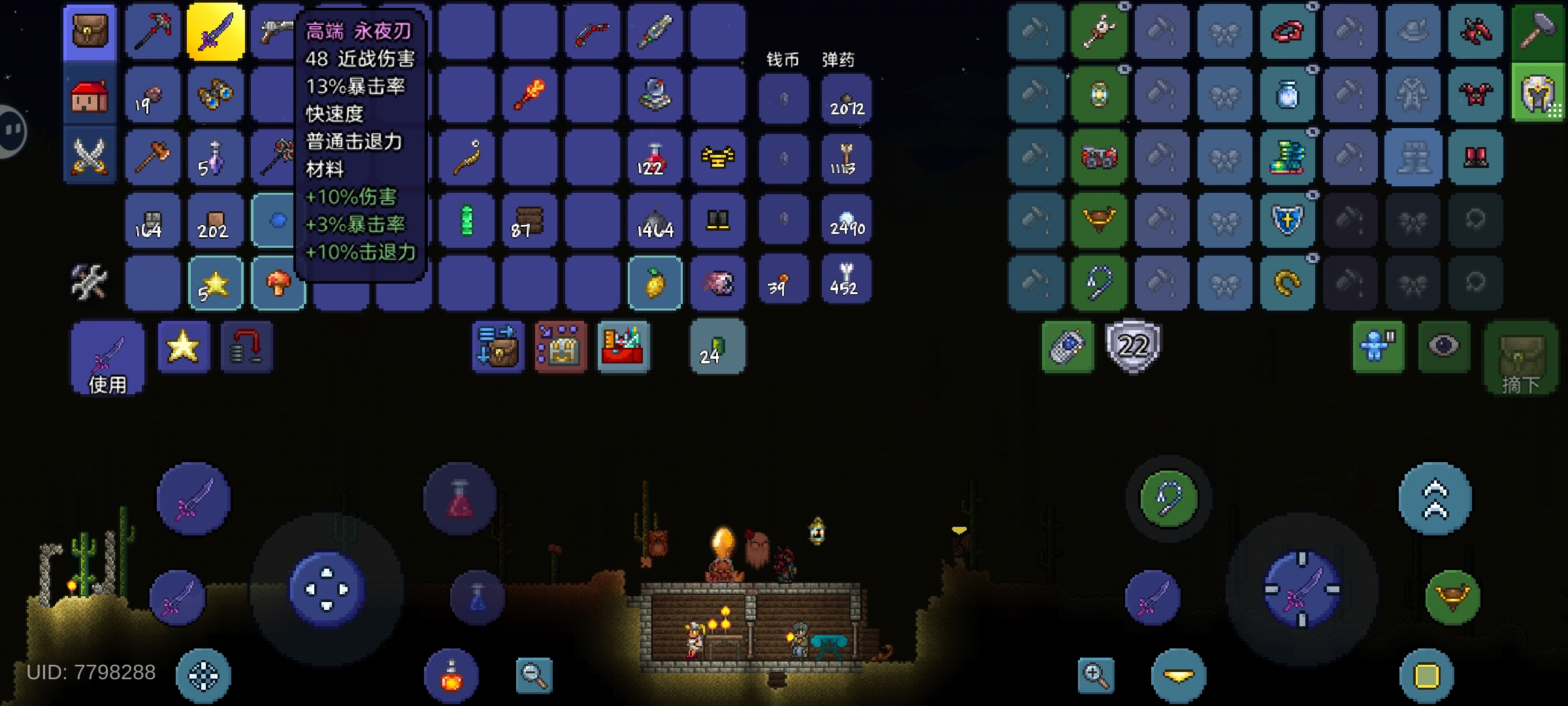Image resolution: width=1568 pixels, height=706 pixels.
Task: Open the crossed swords PvP tab
Action: coord(90,157)
